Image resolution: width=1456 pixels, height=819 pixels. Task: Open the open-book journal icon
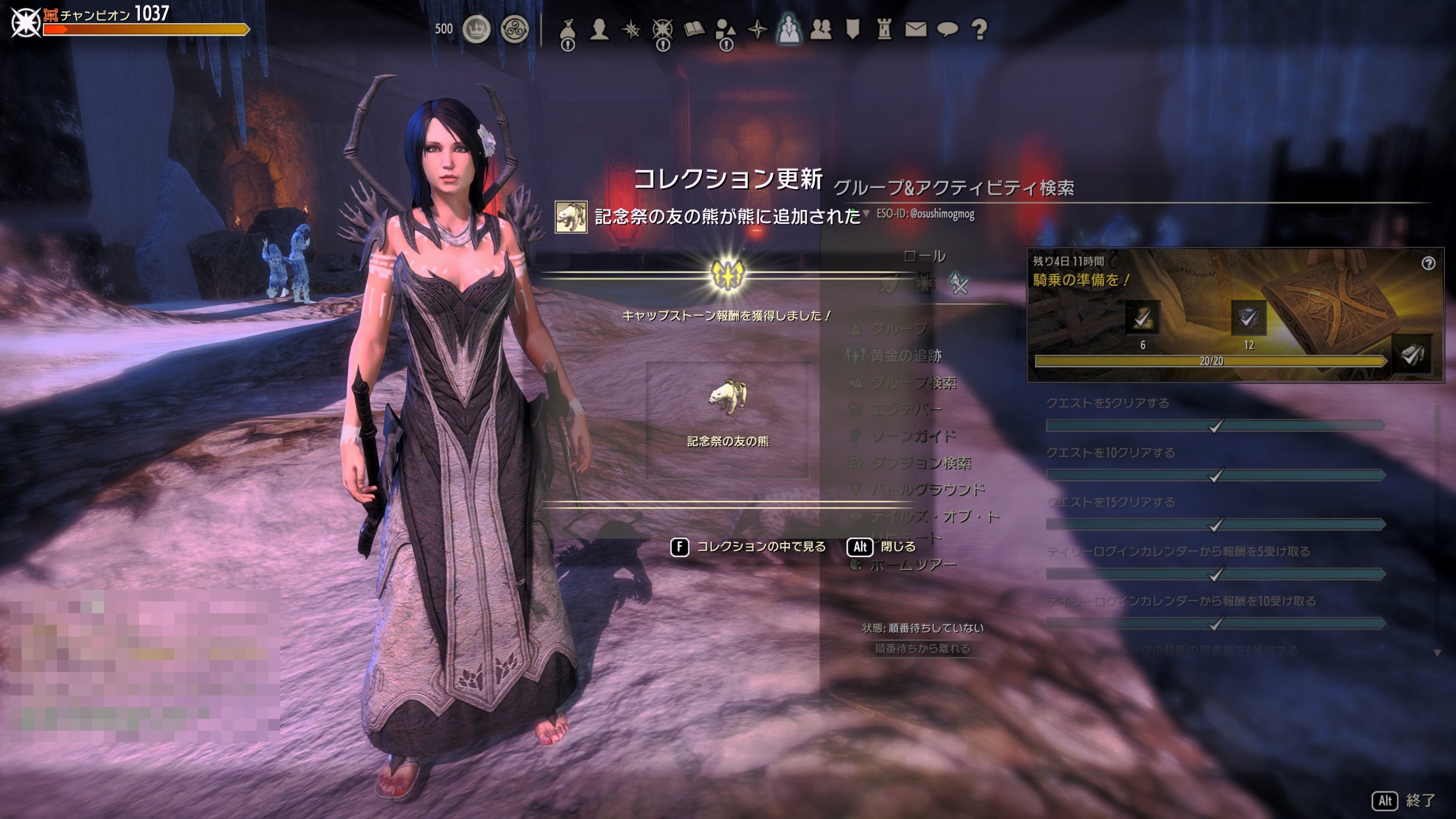[x=694, y=29]
